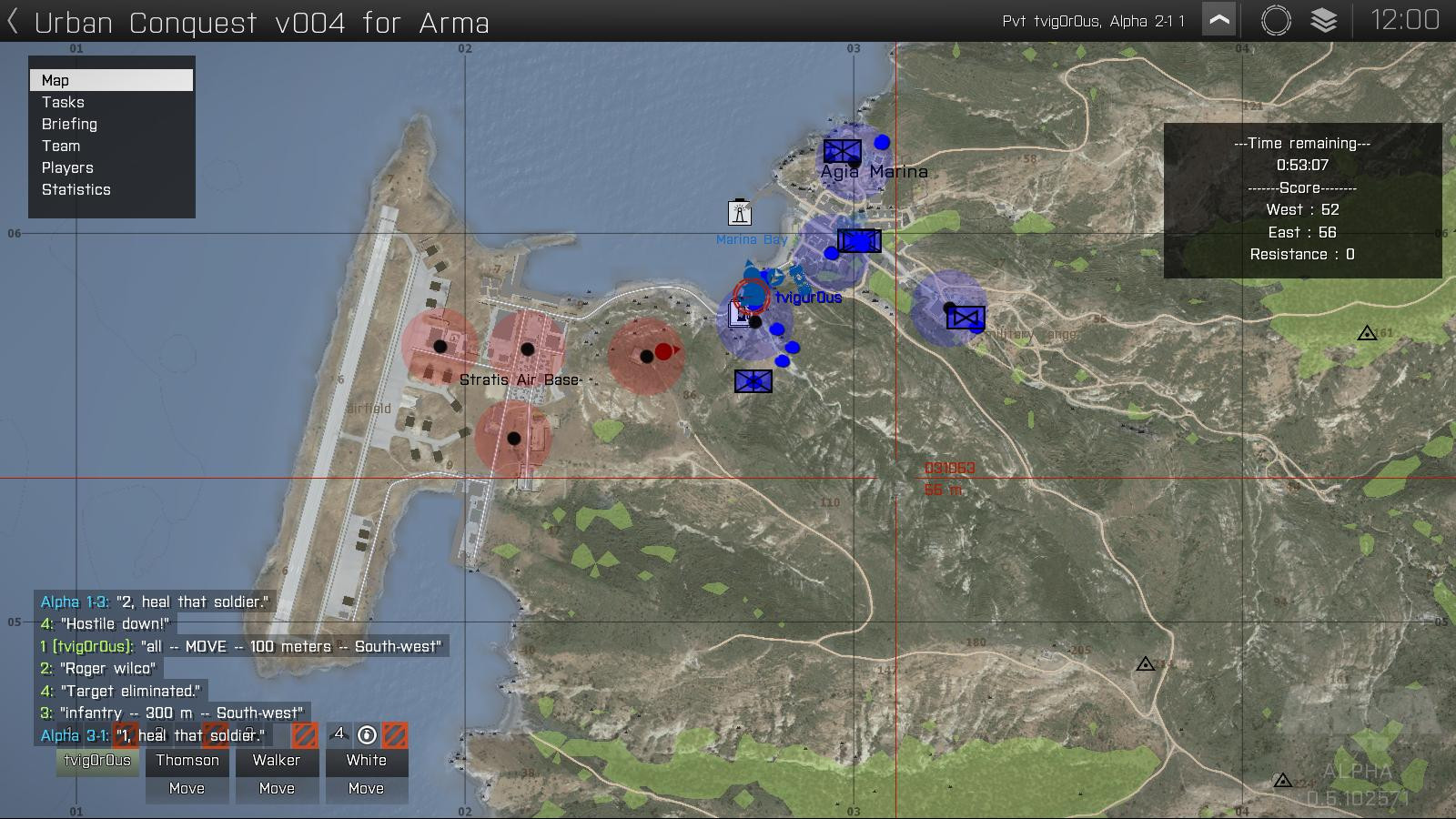Collapse the panel with the up-chevron button
The image size is (1456, 819).
(1218, 20)
